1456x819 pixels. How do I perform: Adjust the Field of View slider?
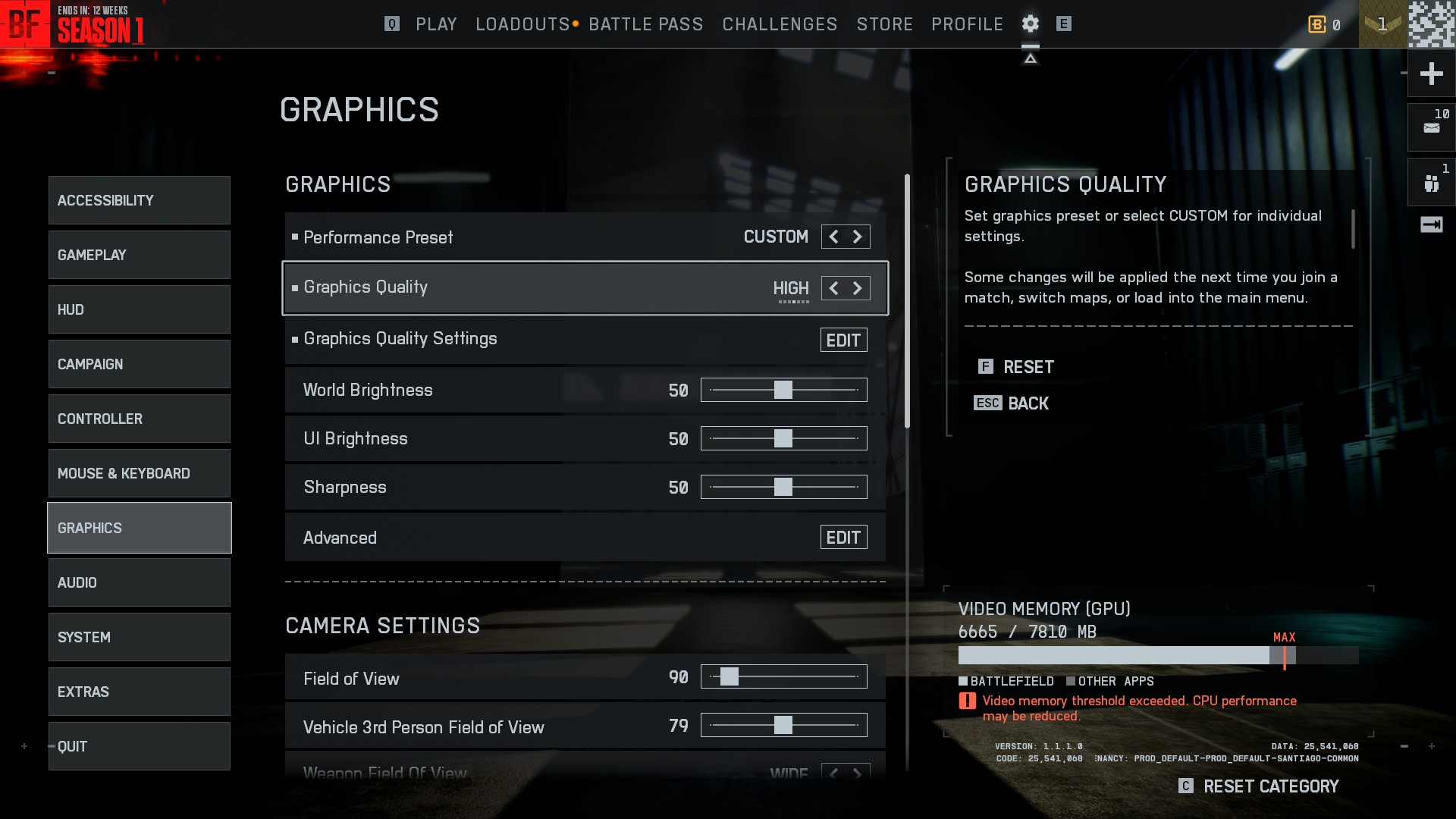point(730,676)
